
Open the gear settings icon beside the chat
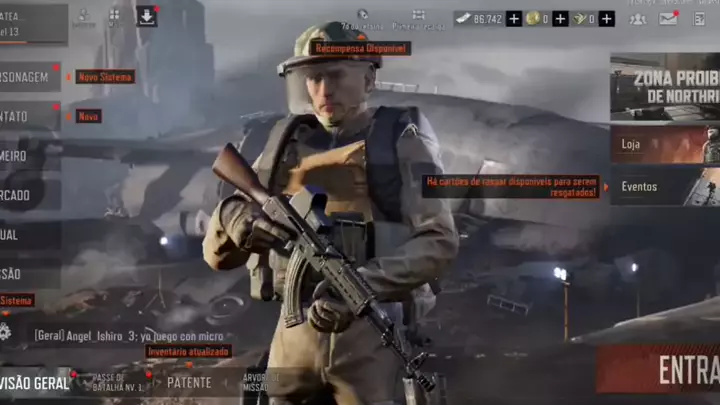pyautogui.click(x=6, y=332)
